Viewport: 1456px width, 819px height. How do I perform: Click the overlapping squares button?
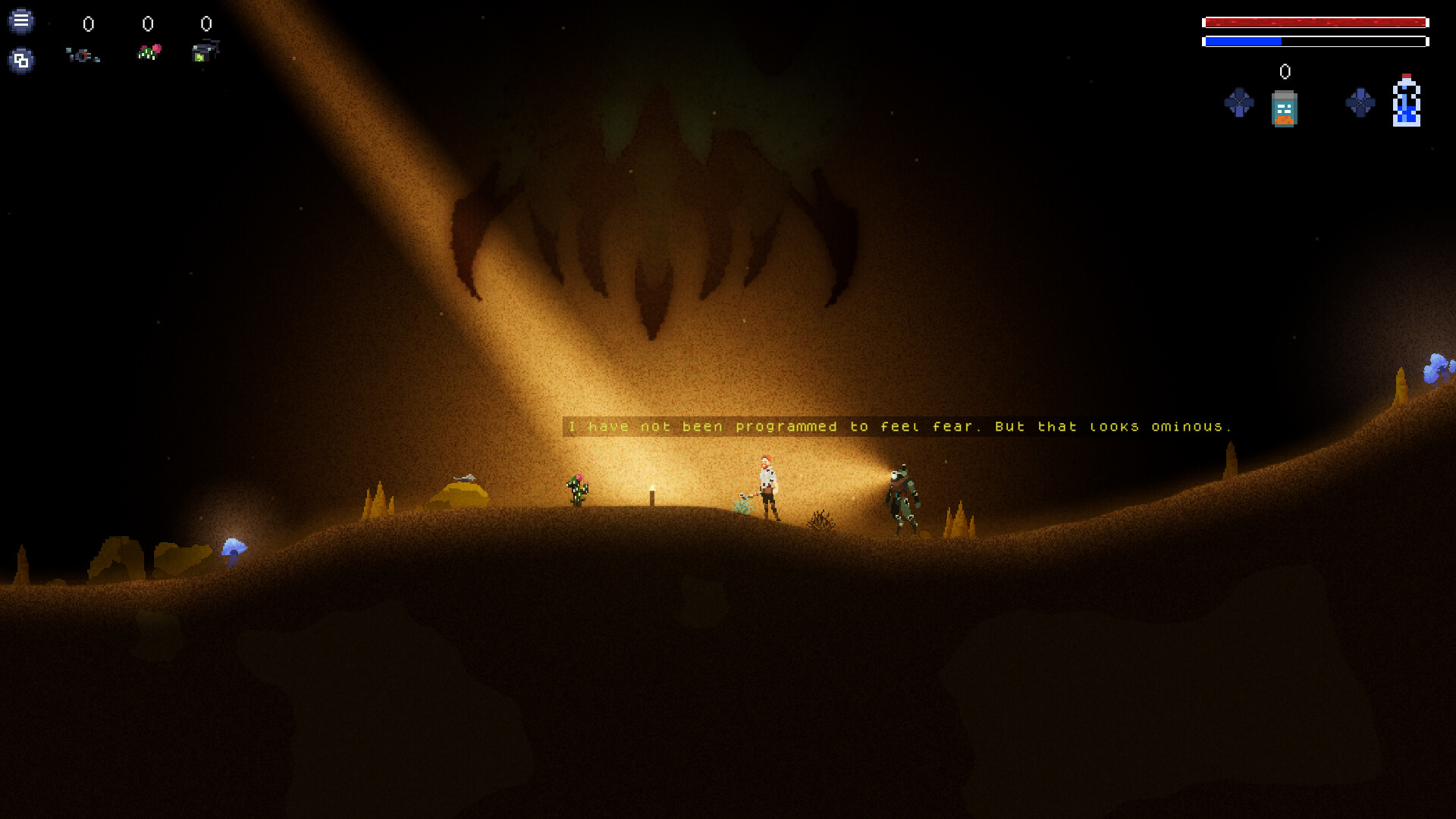pyautogui.click(x=21, y=60)
